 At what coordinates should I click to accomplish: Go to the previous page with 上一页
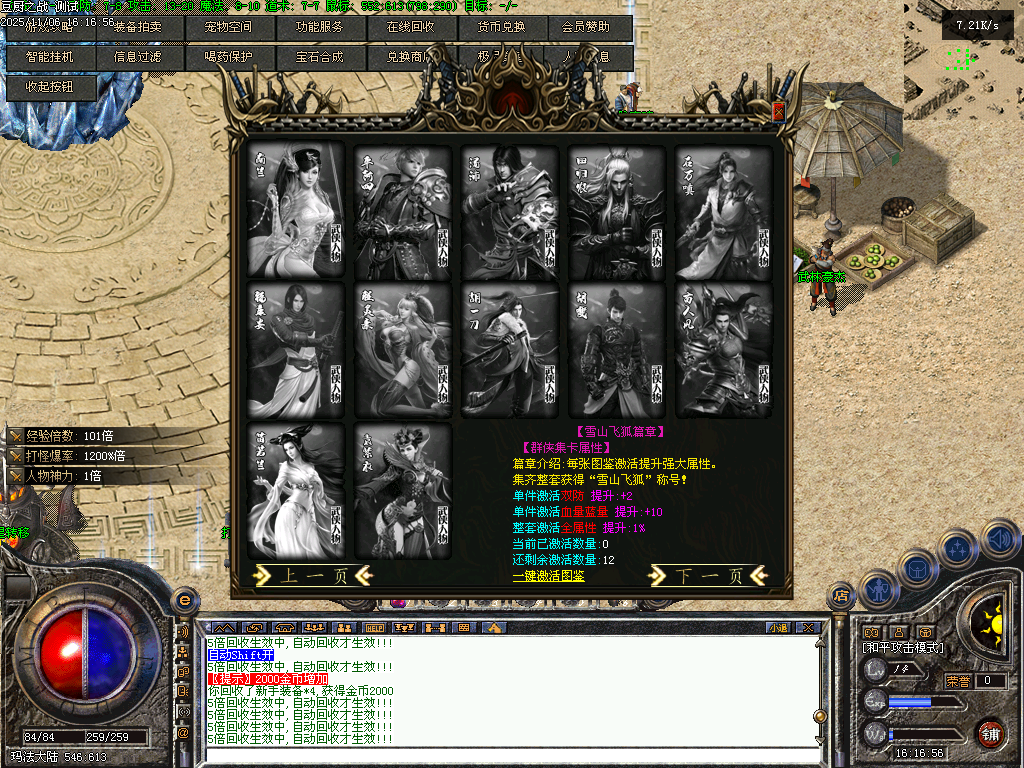[313, 575]
